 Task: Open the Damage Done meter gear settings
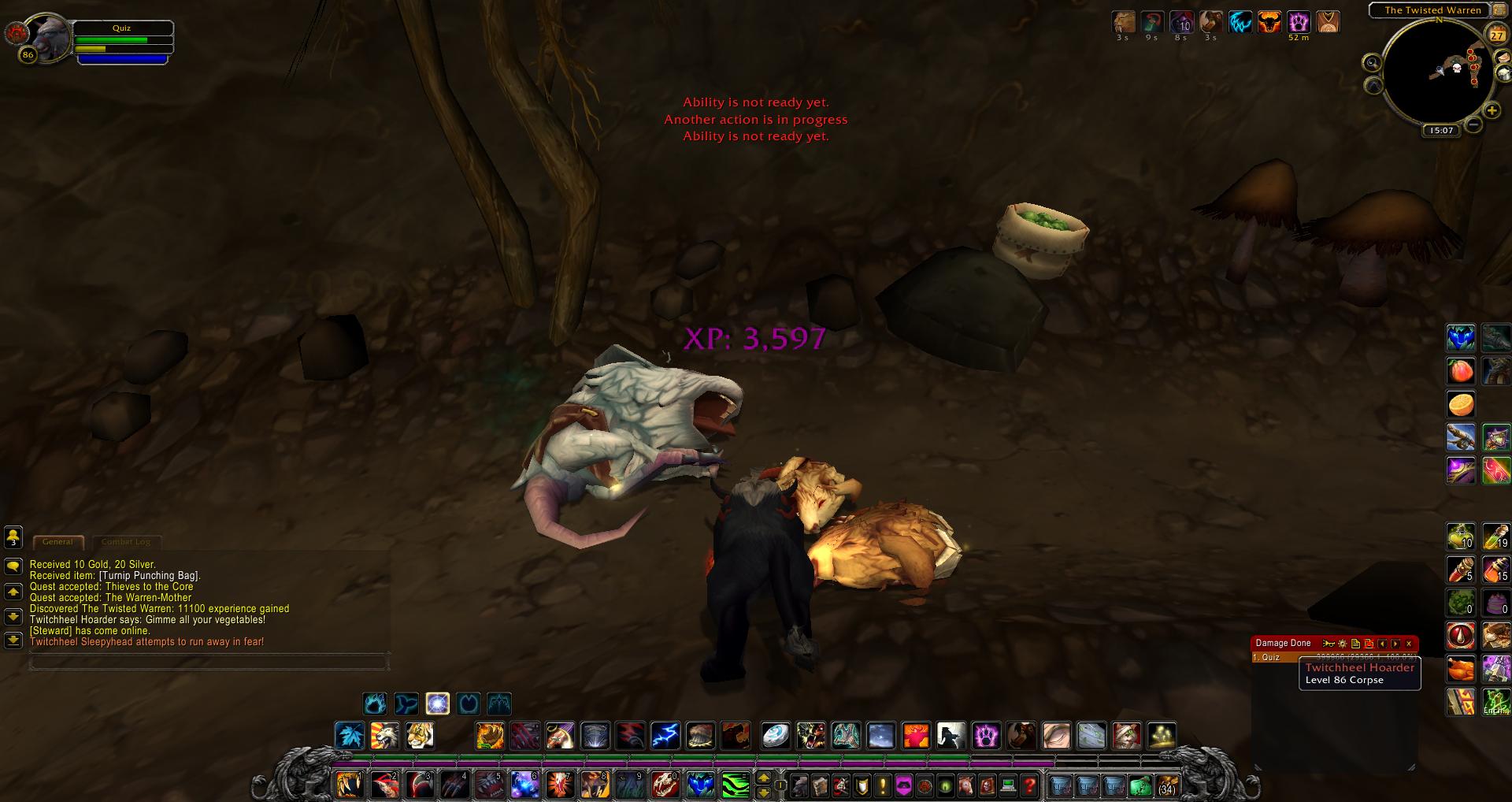1343,644
